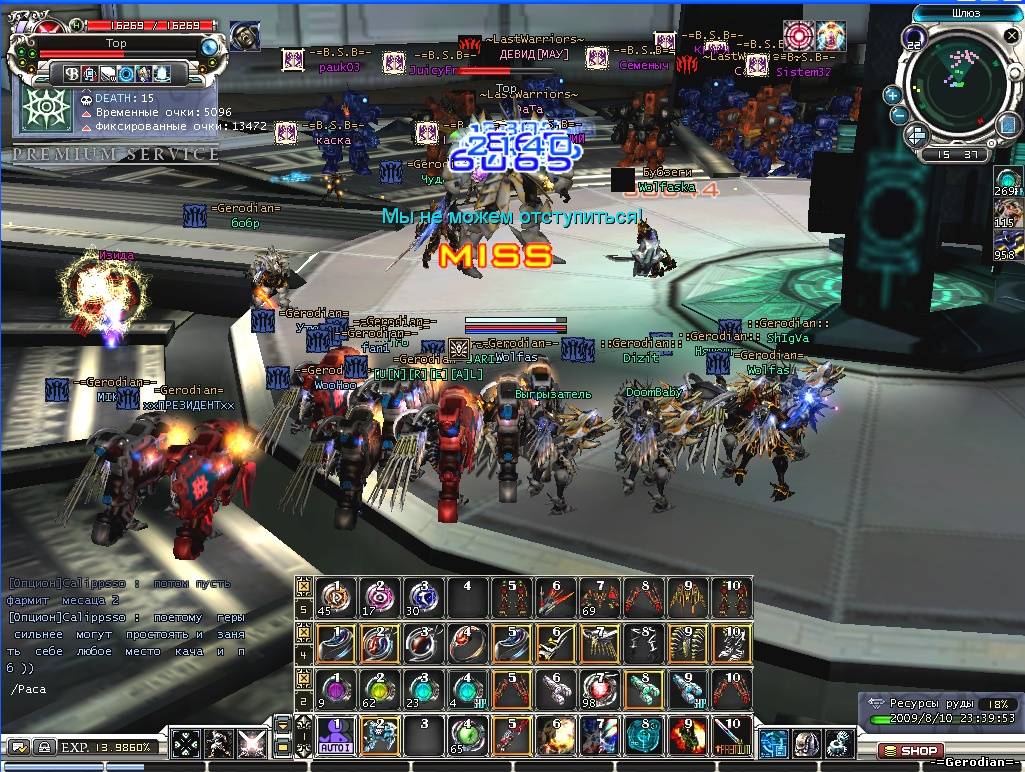1025x772 pixels.
Task: Zoom out the minimap with minus button
Action: pos(899,116)
